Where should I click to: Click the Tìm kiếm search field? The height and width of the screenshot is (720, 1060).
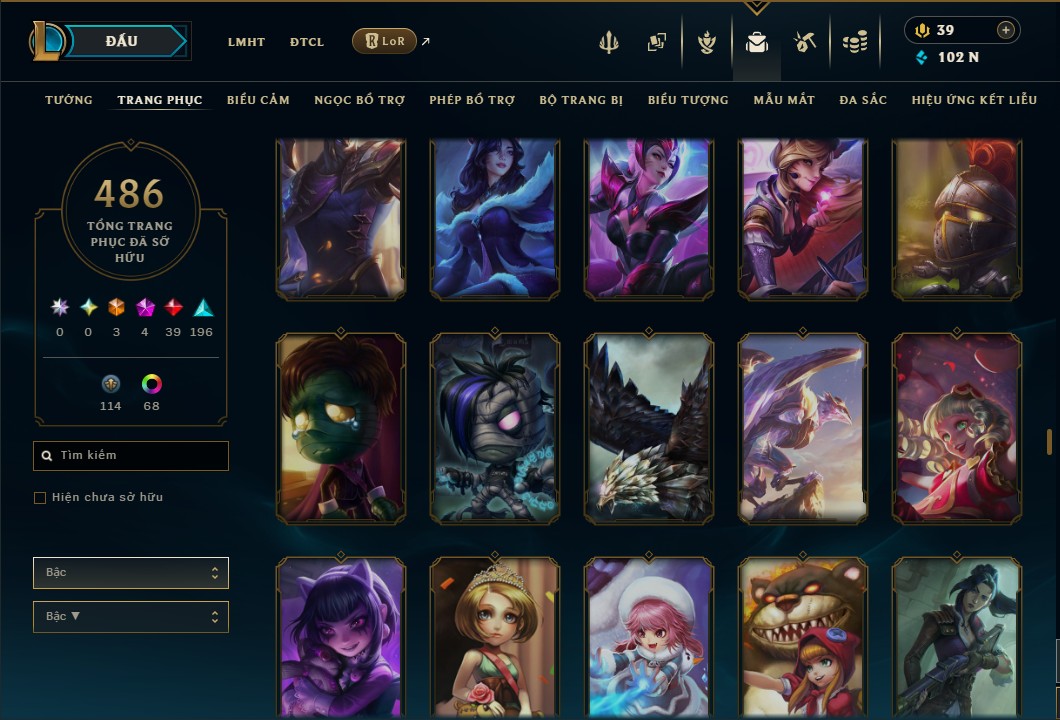[131, 456]
